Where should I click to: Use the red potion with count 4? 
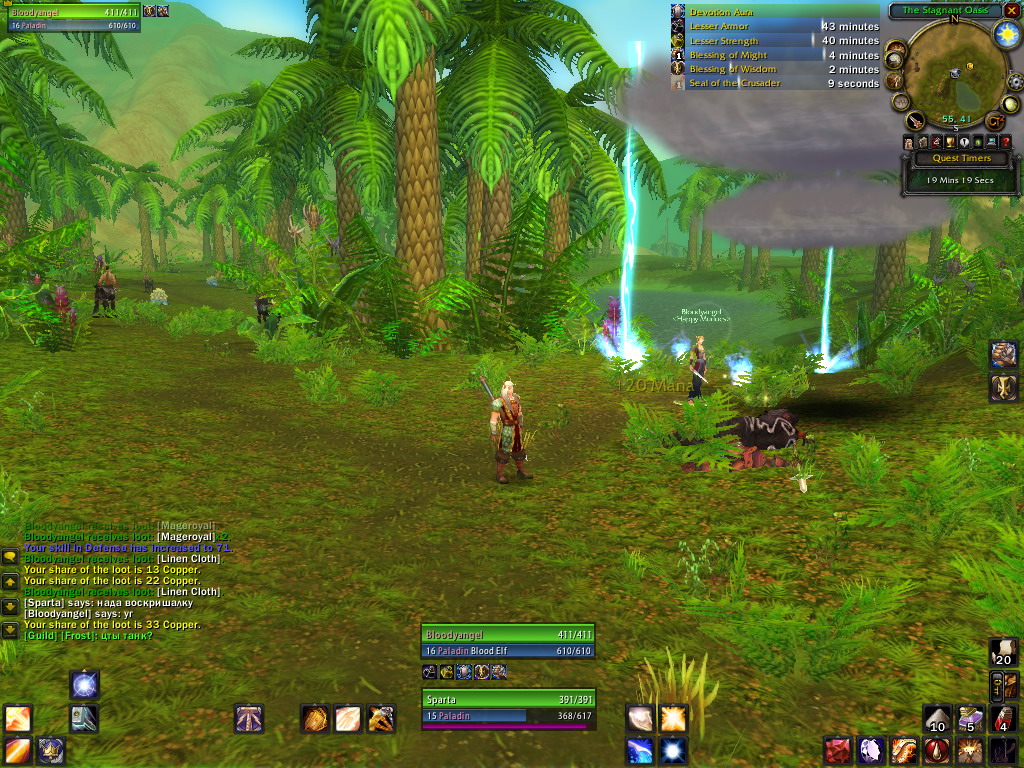(x=1003, y=718)
